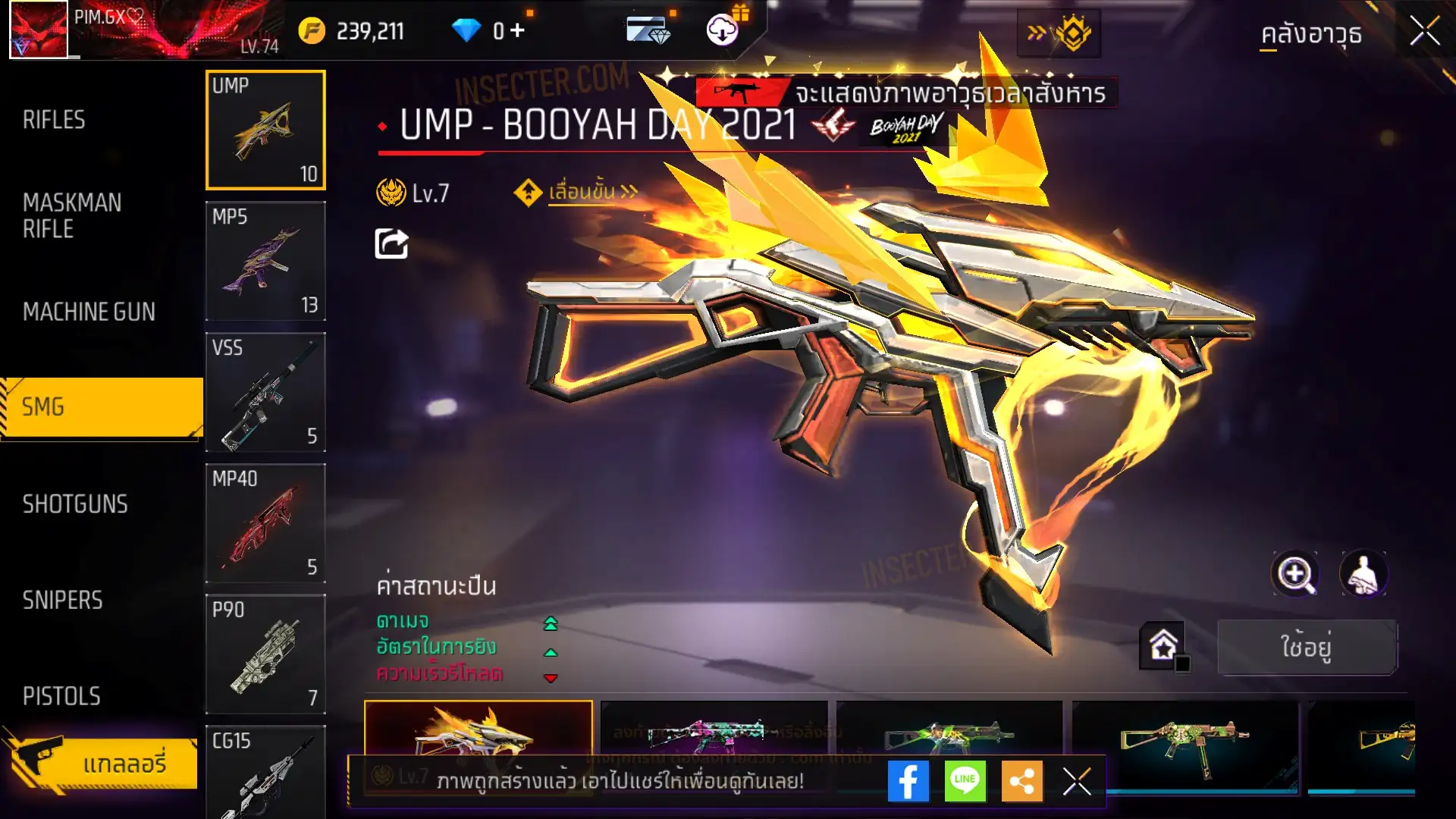Viewport: 1456px width, 819px height.
Task: Switch to the RIFLES category
Action: 54,120
